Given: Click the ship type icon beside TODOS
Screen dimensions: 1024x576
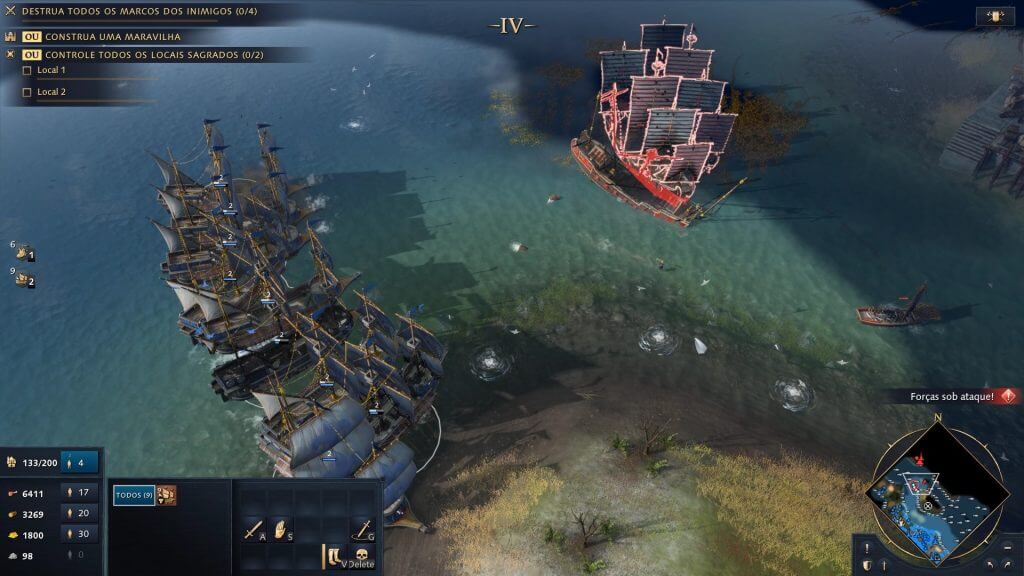Looking at the screenshot, I should [167, 495].
